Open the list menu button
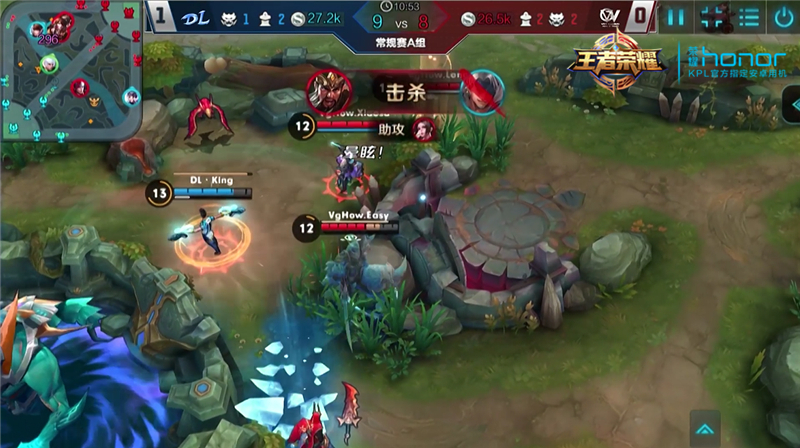This screenshot has width=800, height=448. pyautogui.click(x=747, y=16)
